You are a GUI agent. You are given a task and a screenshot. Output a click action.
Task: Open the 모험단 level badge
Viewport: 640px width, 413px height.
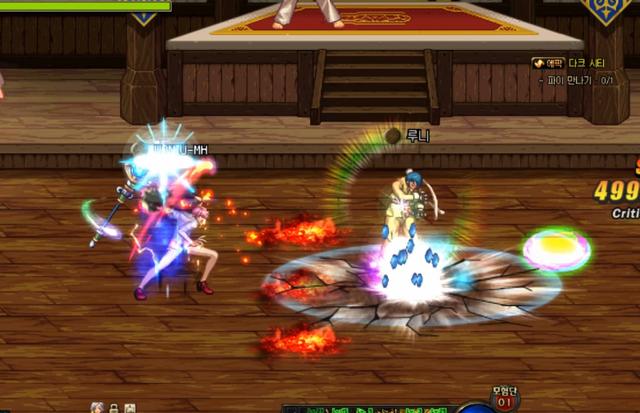click(x=506, y=400)
